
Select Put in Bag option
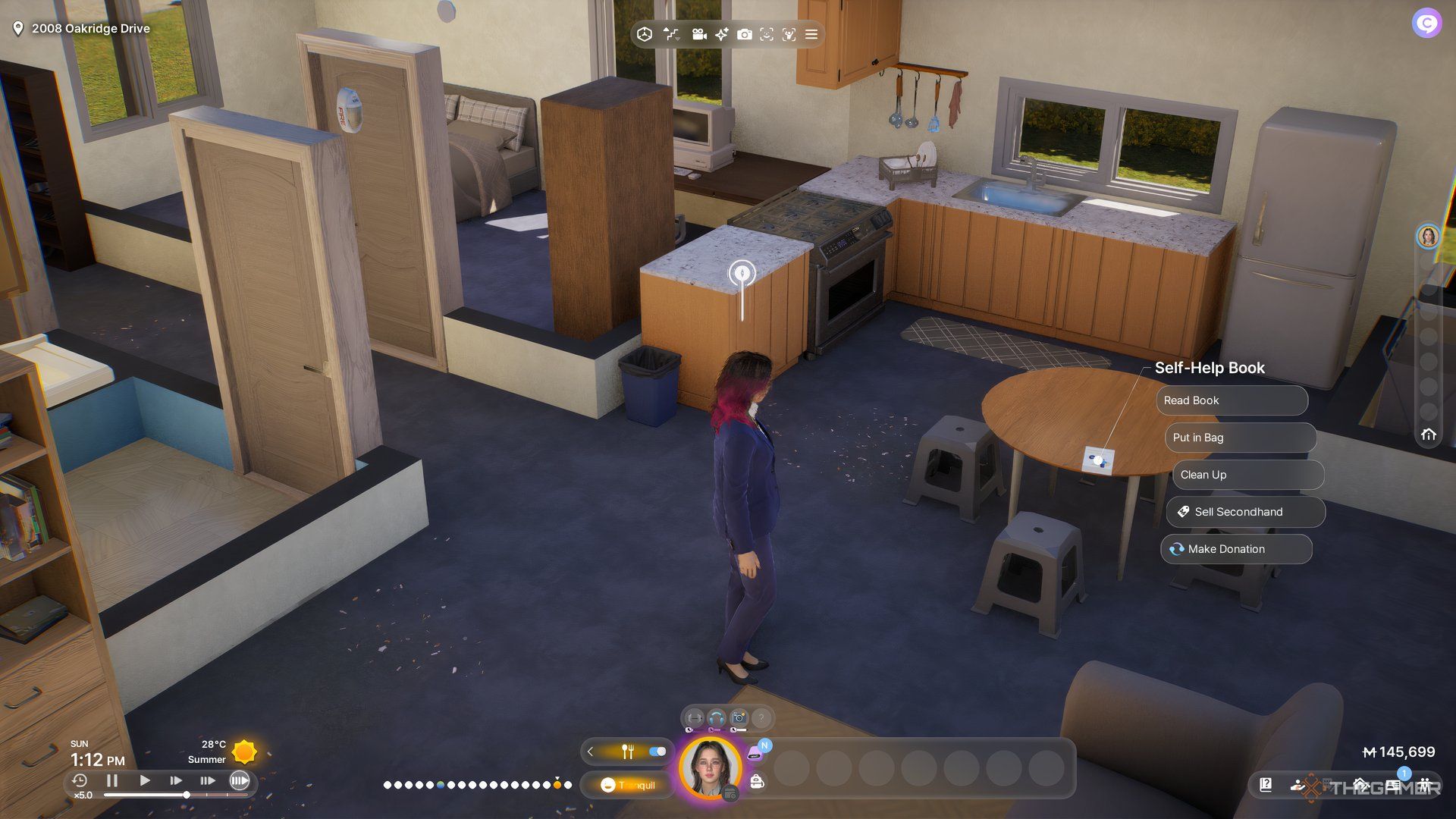(x=1239, y=438)
